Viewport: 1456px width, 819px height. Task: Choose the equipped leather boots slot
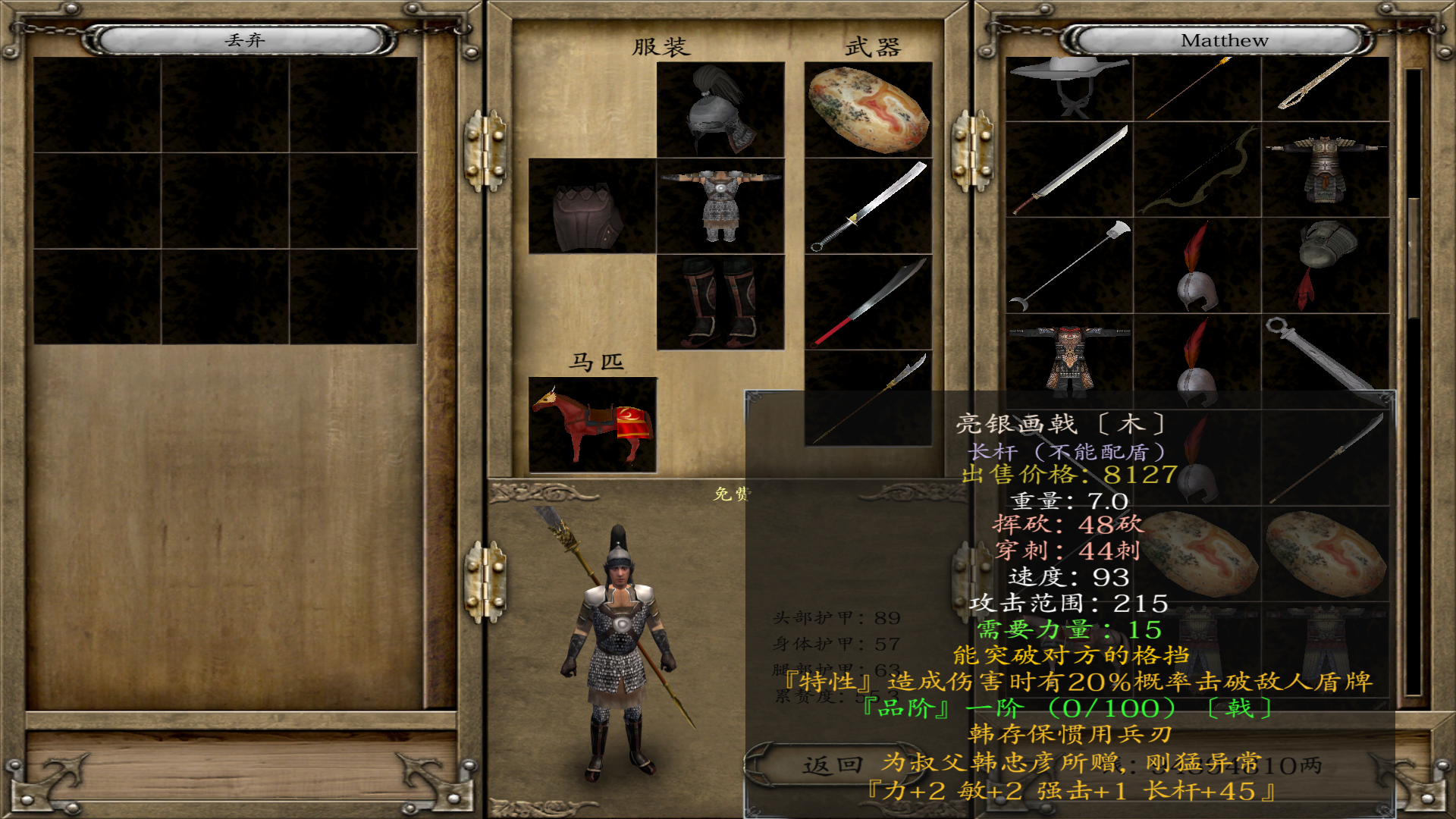pos(720,302)
